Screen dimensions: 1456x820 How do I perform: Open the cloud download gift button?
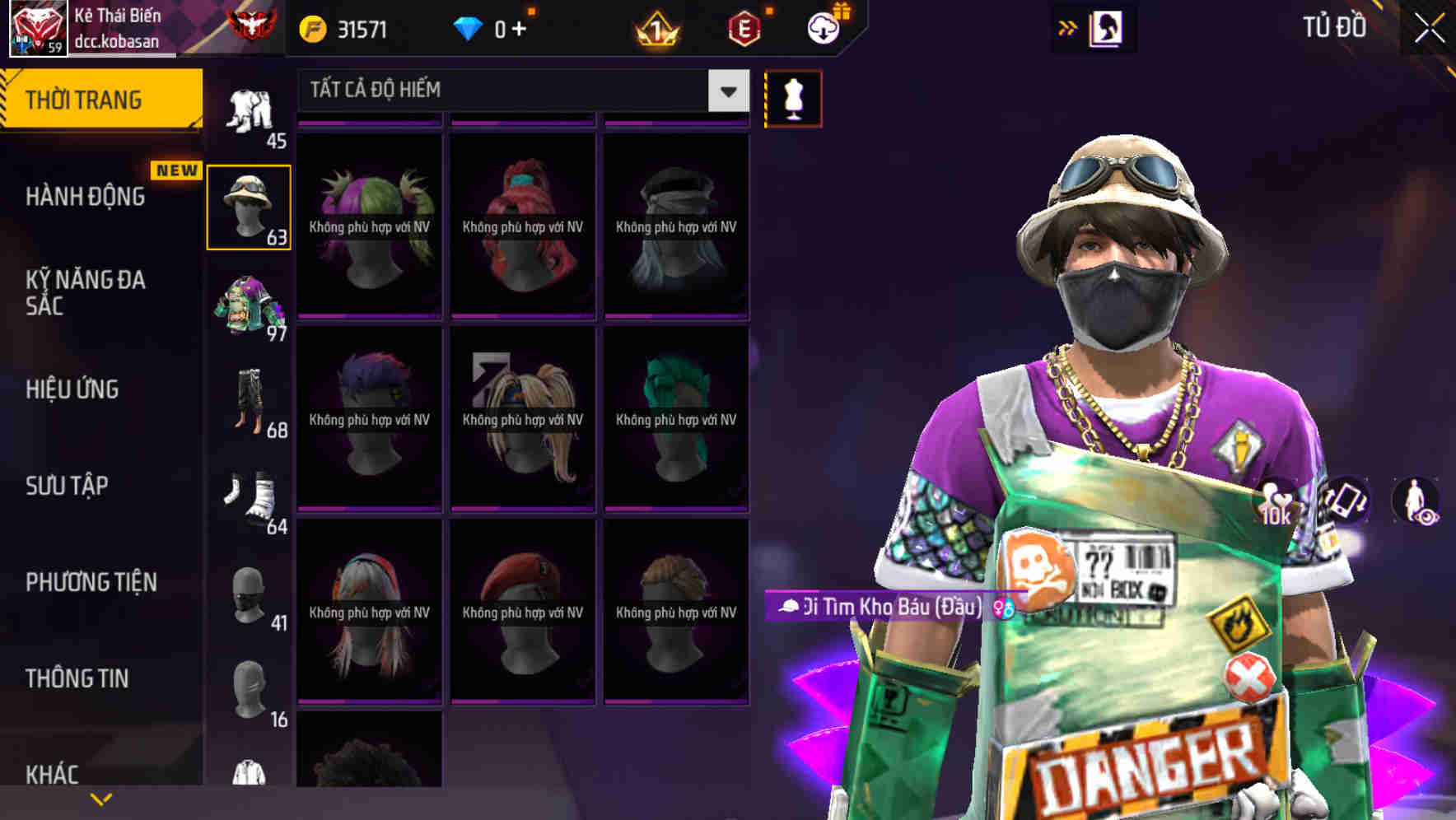pos(824,27)
